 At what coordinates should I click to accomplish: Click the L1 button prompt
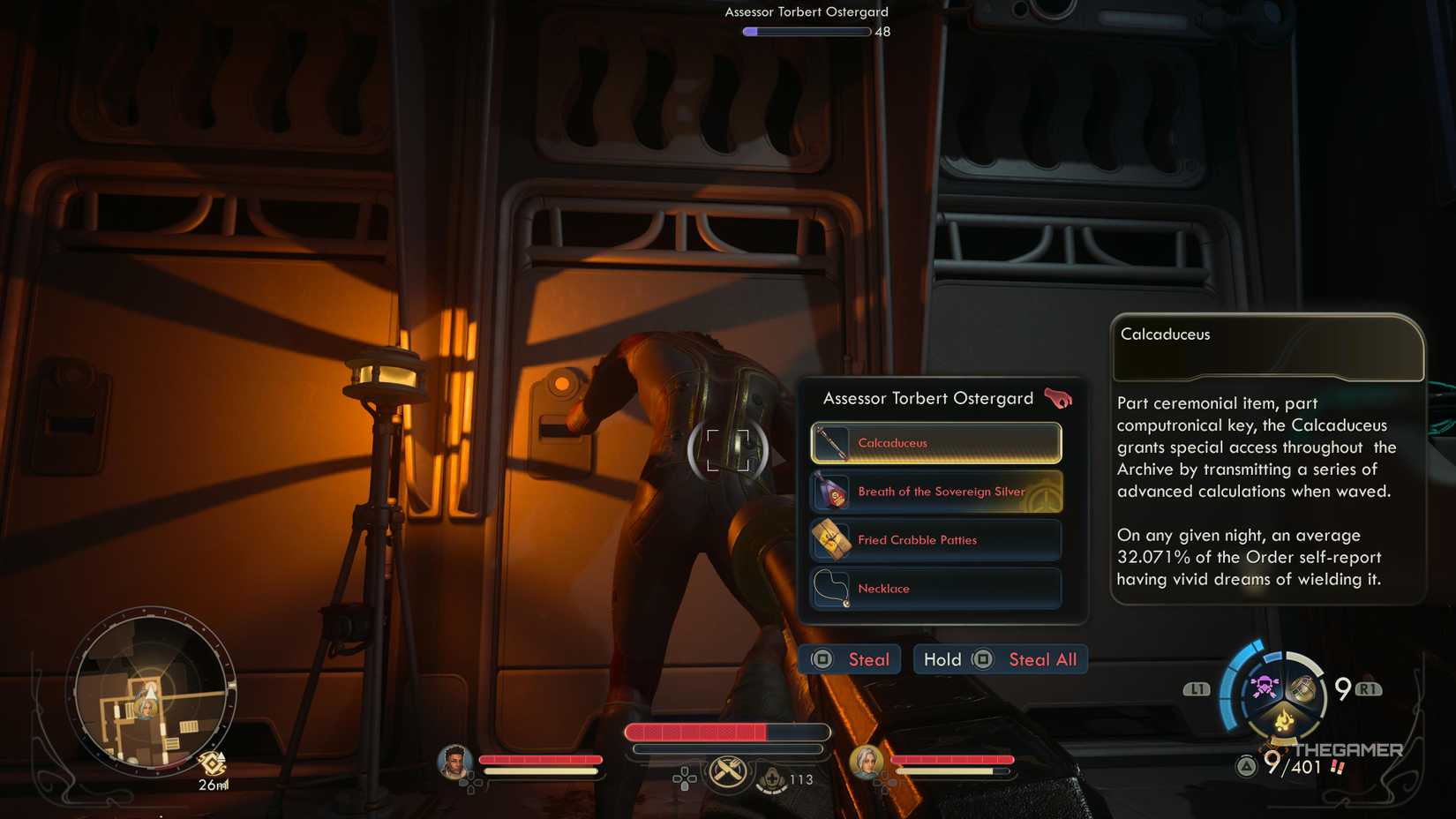pyautogui.click(x=1197, y=689)
